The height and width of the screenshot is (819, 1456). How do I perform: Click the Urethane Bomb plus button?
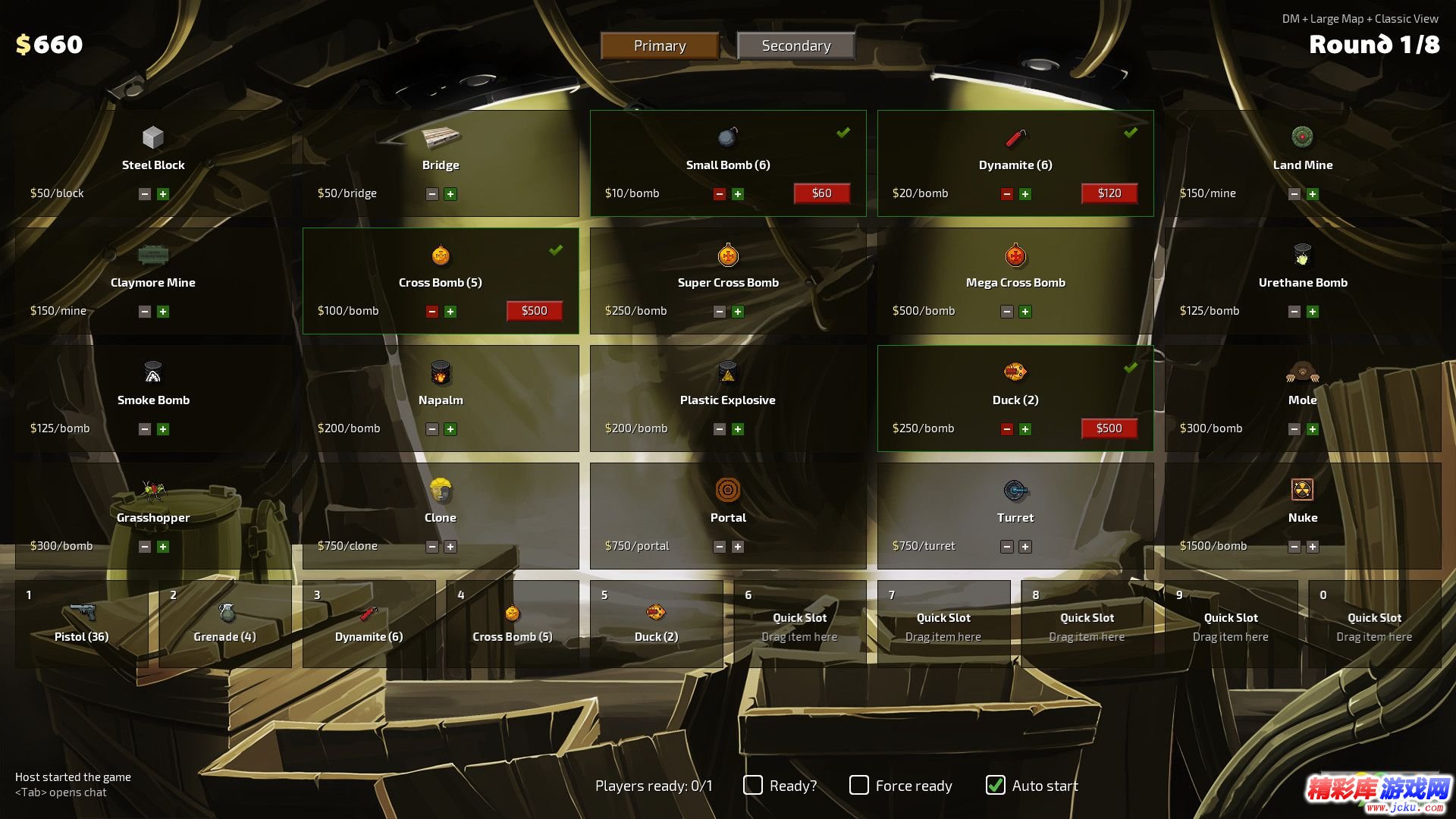coord(1313,312)
